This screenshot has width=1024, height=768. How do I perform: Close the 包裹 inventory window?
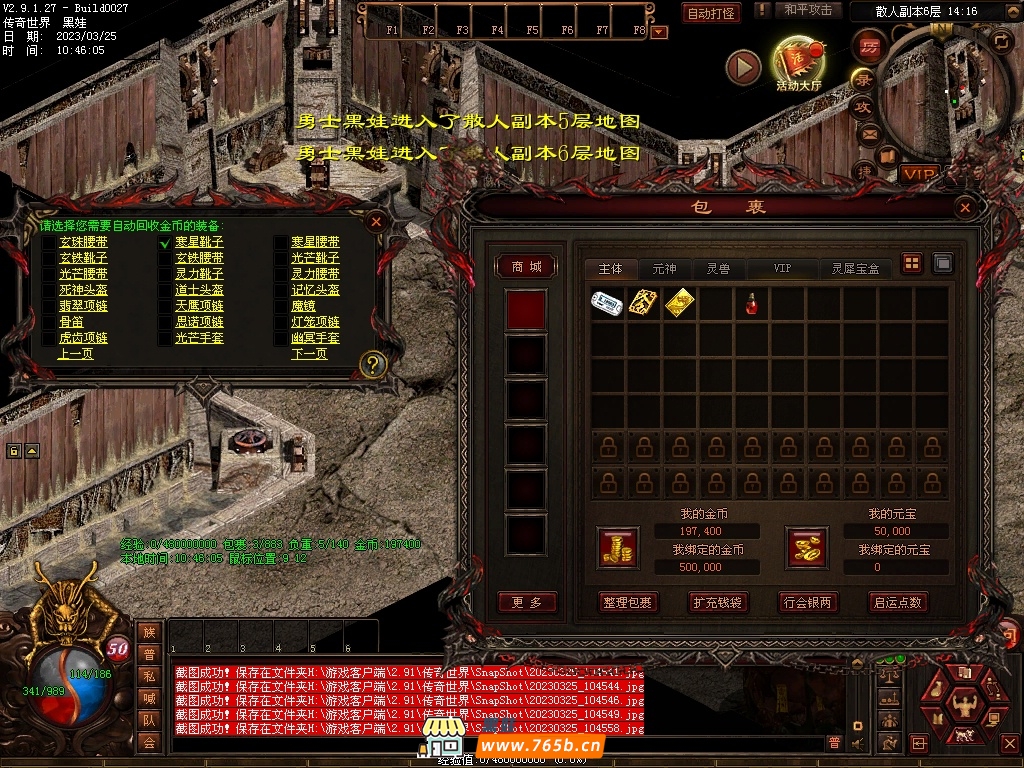click(x=965, y=207)
